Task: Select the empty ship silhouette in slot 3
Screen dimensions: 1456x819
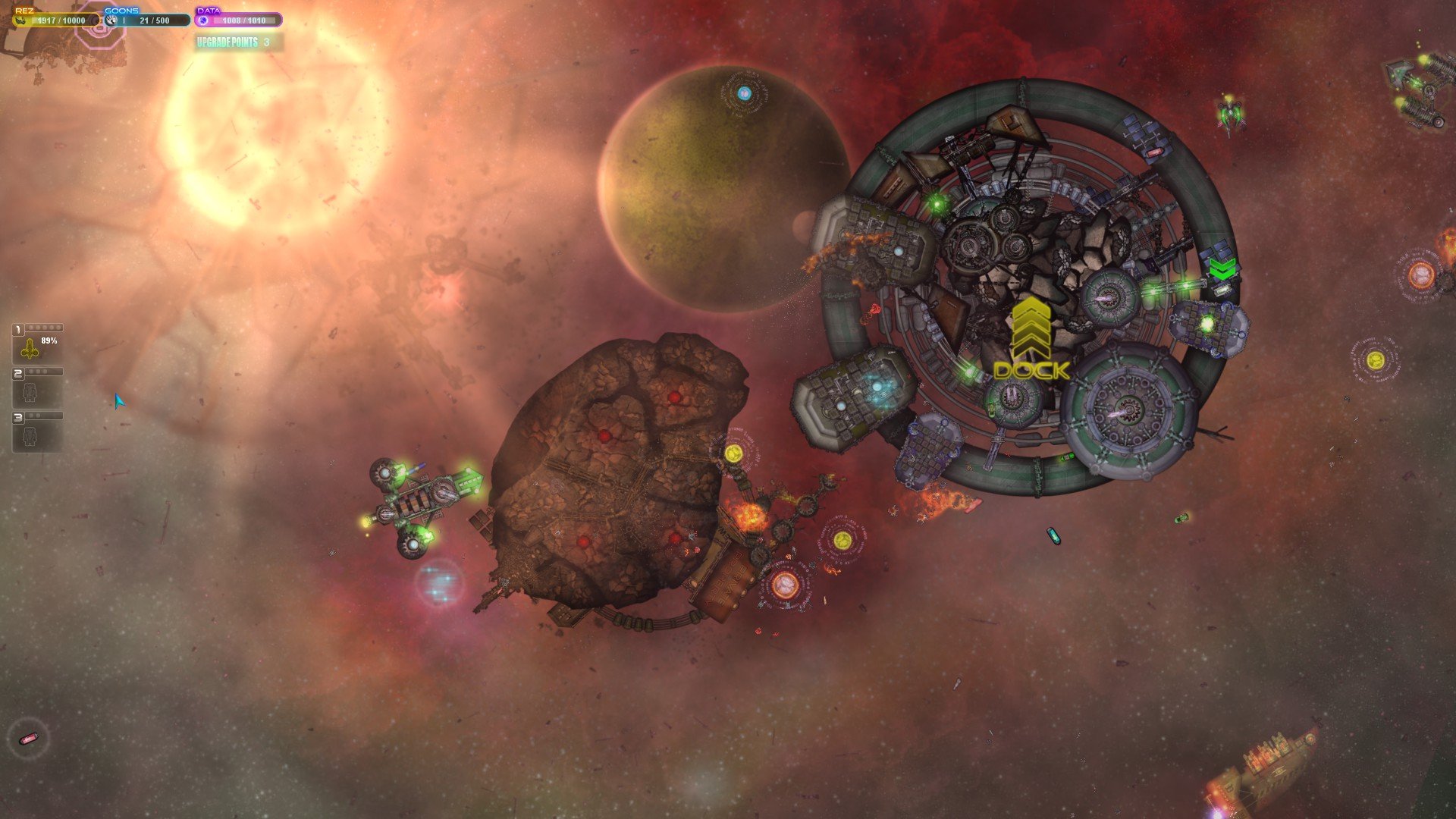Action: coord(30,435)
